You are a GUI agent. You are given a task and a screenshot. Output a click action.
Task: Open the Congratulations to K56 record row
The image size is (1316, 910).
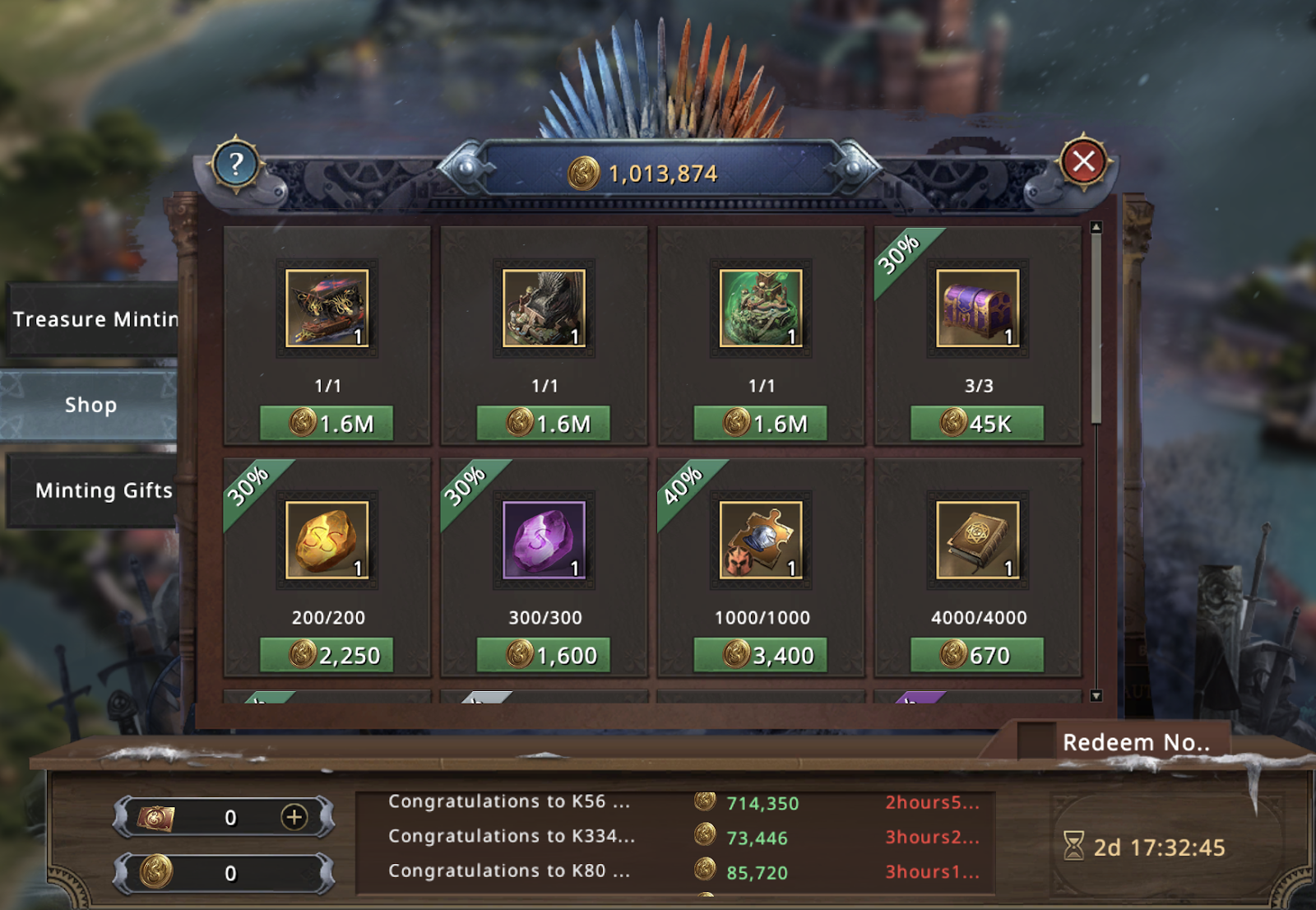tap(510, 801)
